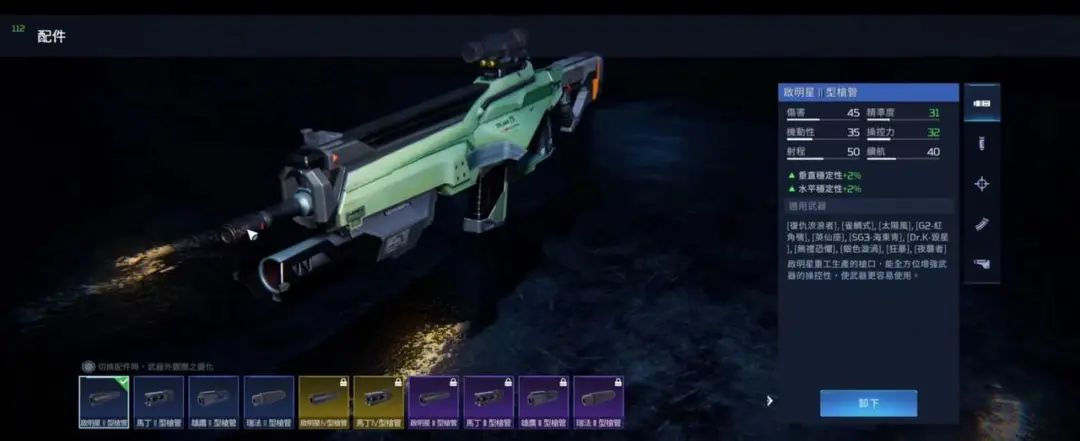
Task: Click the arrow right of the barrel list
Action: click(x=770, y=401)
